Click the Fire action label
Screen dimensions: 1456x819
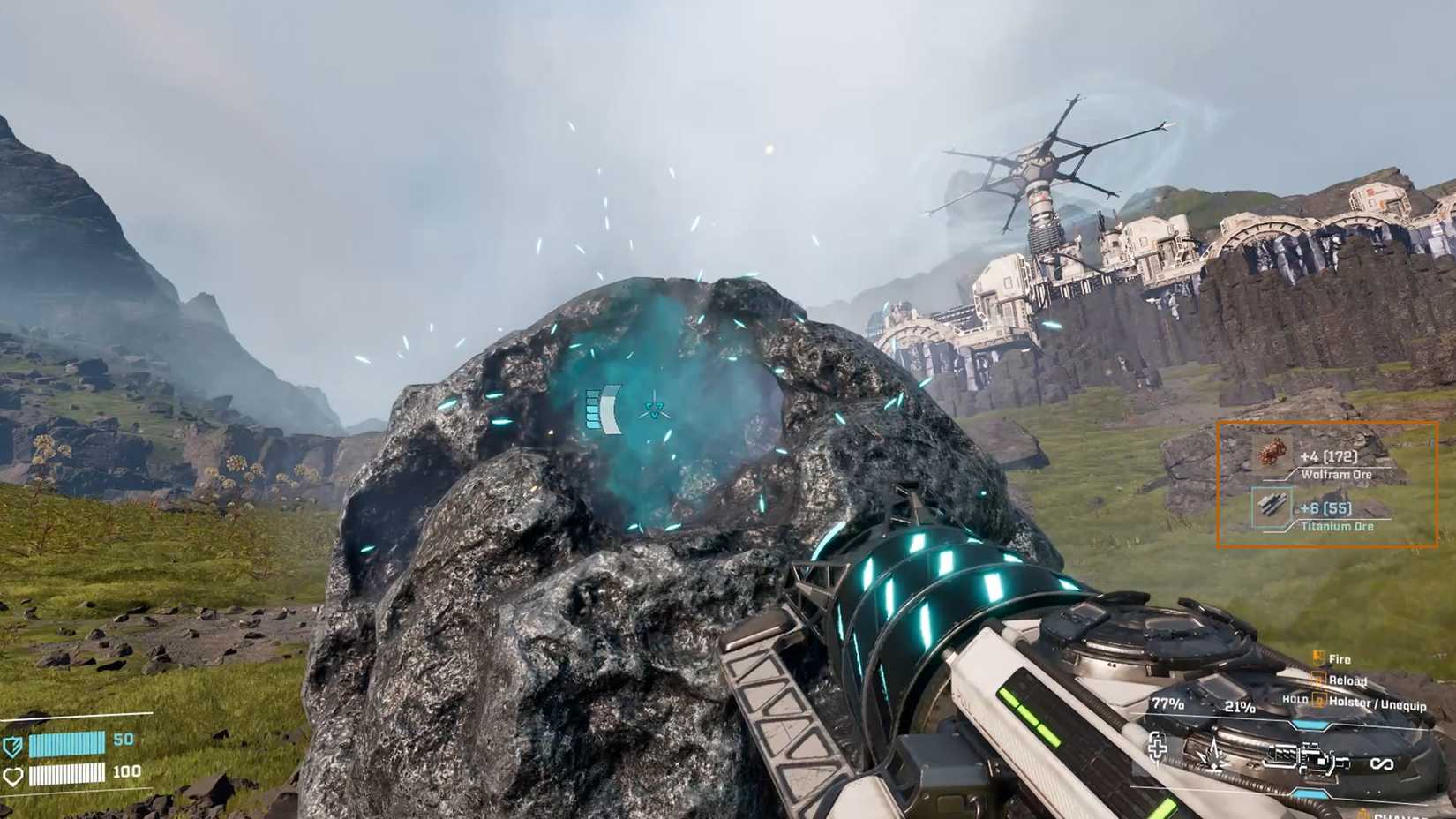click(1339, 658)
